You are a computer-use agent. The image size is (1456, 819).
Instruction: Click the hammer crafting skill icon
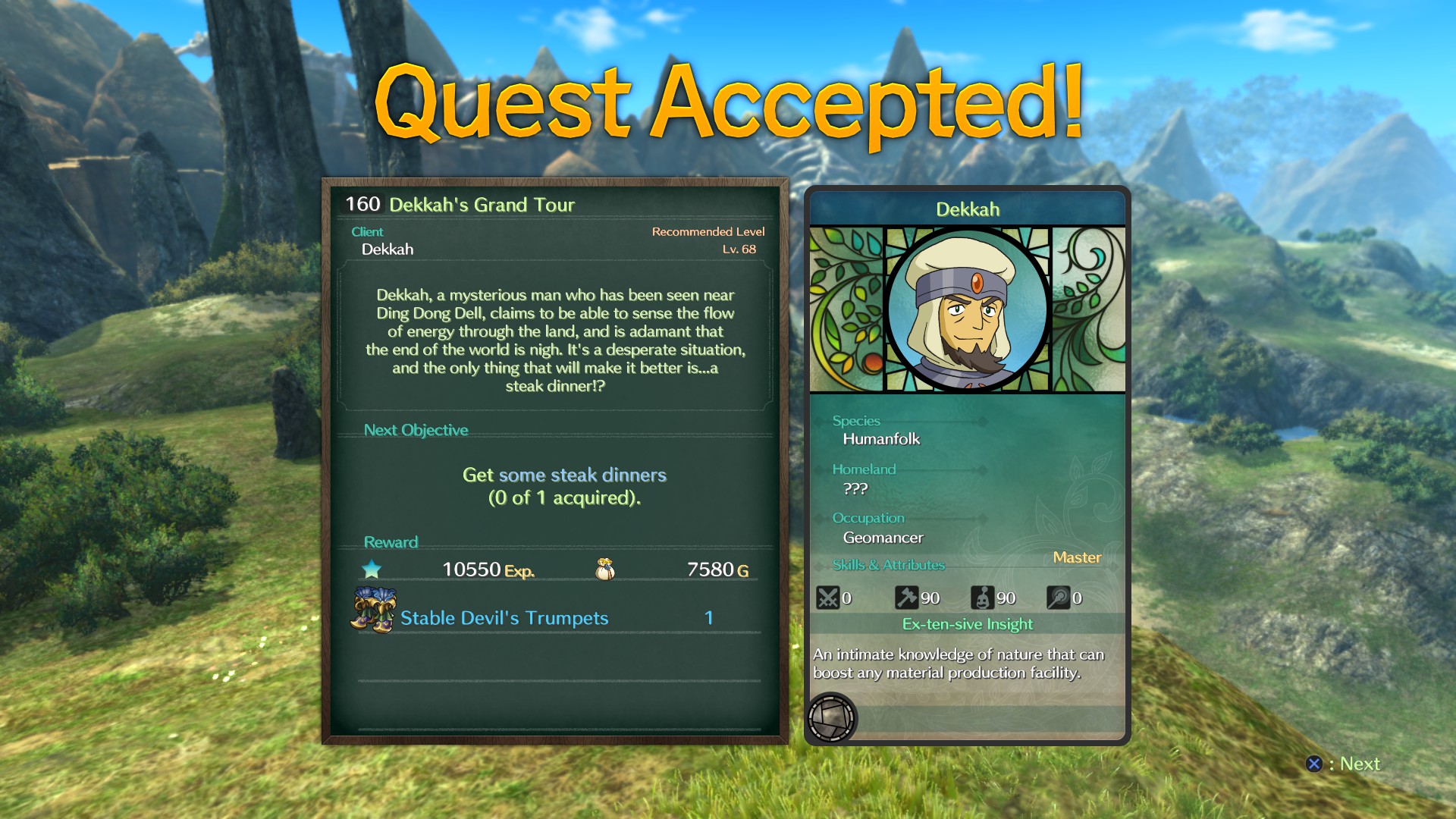[906, 598]
